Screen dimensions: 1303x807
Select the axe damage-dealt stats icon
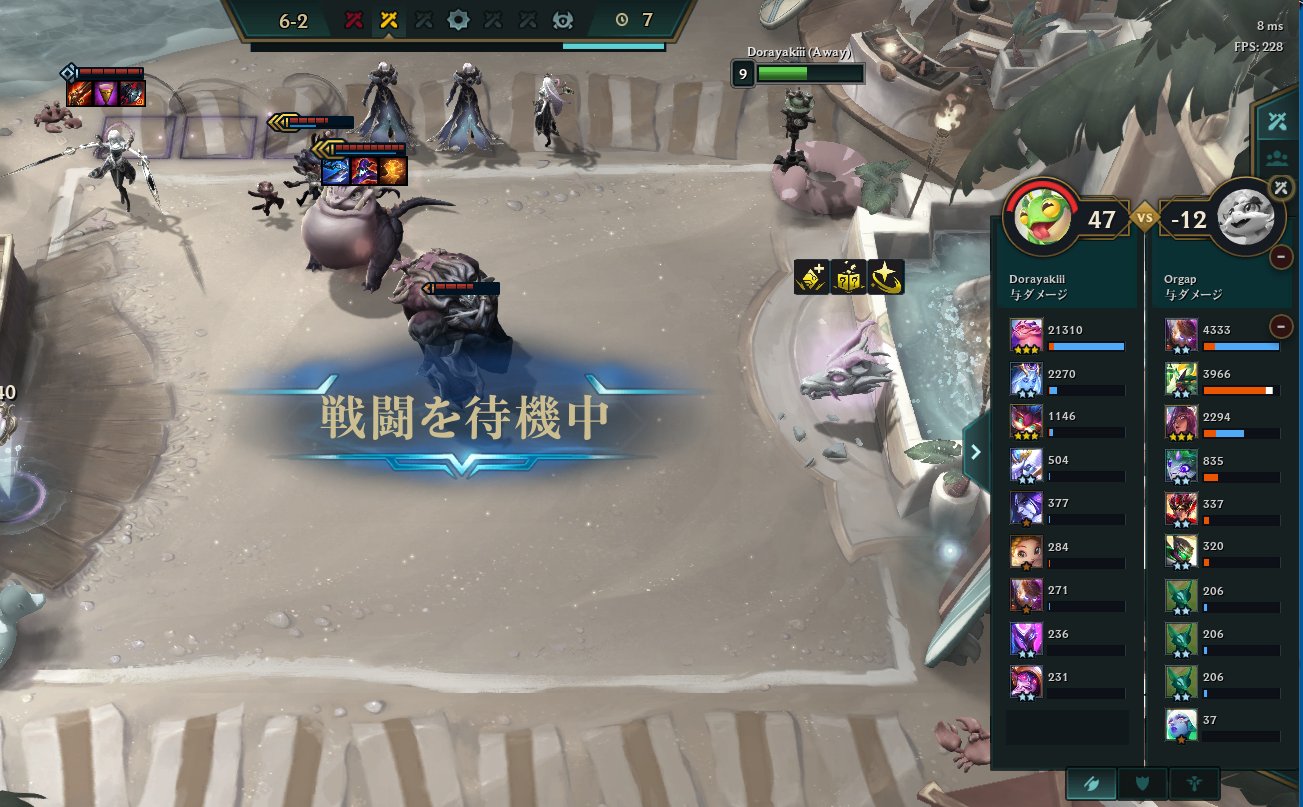point(1091,783)
